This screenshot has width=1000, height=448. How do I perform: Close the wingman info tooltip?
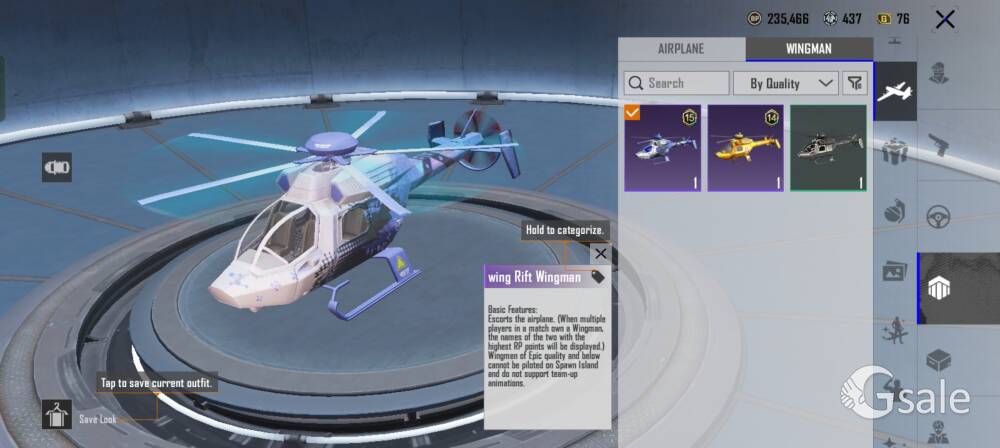point(600,254)
